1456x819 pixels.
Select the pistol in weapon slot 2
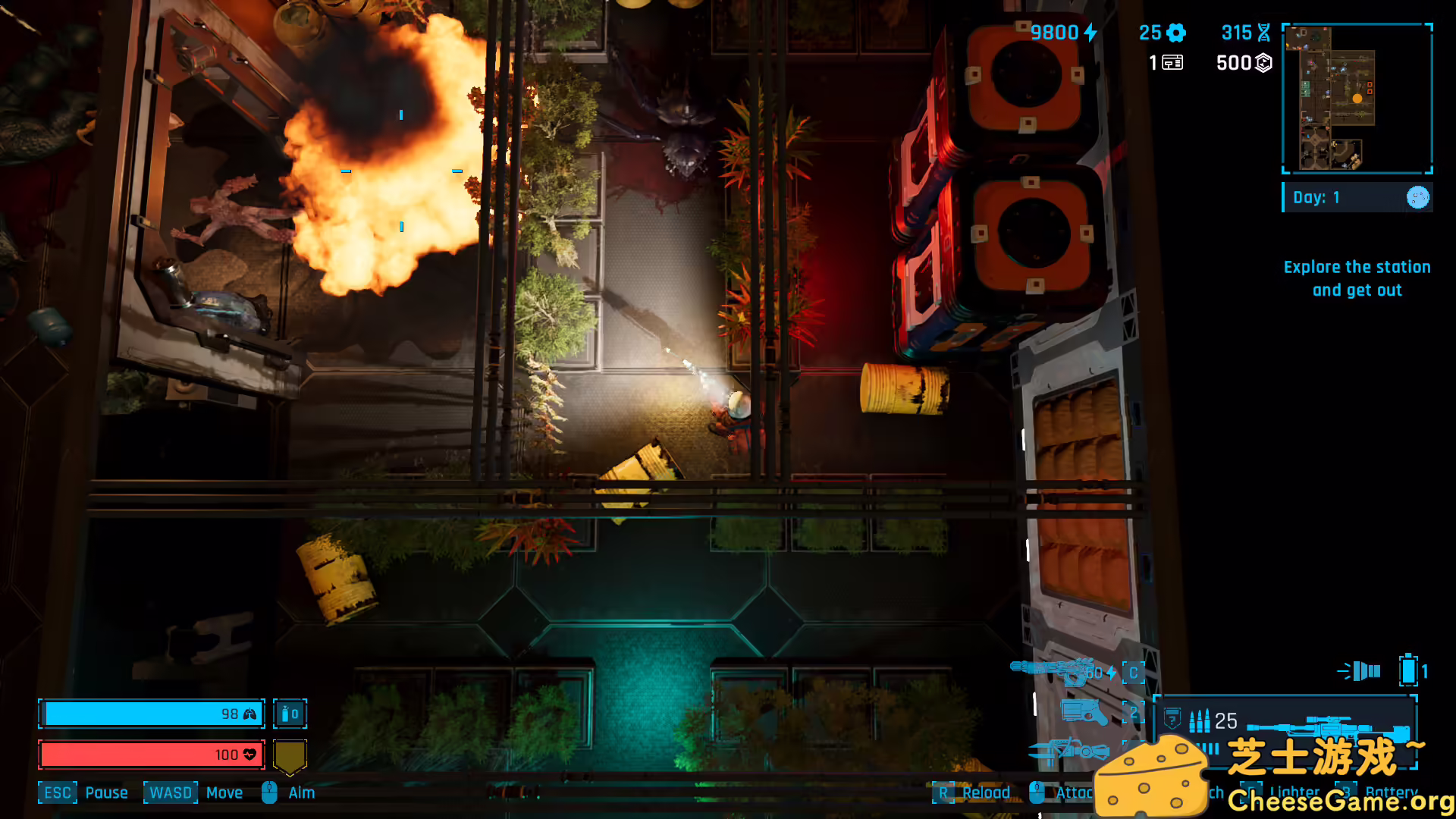(1084, 713)
